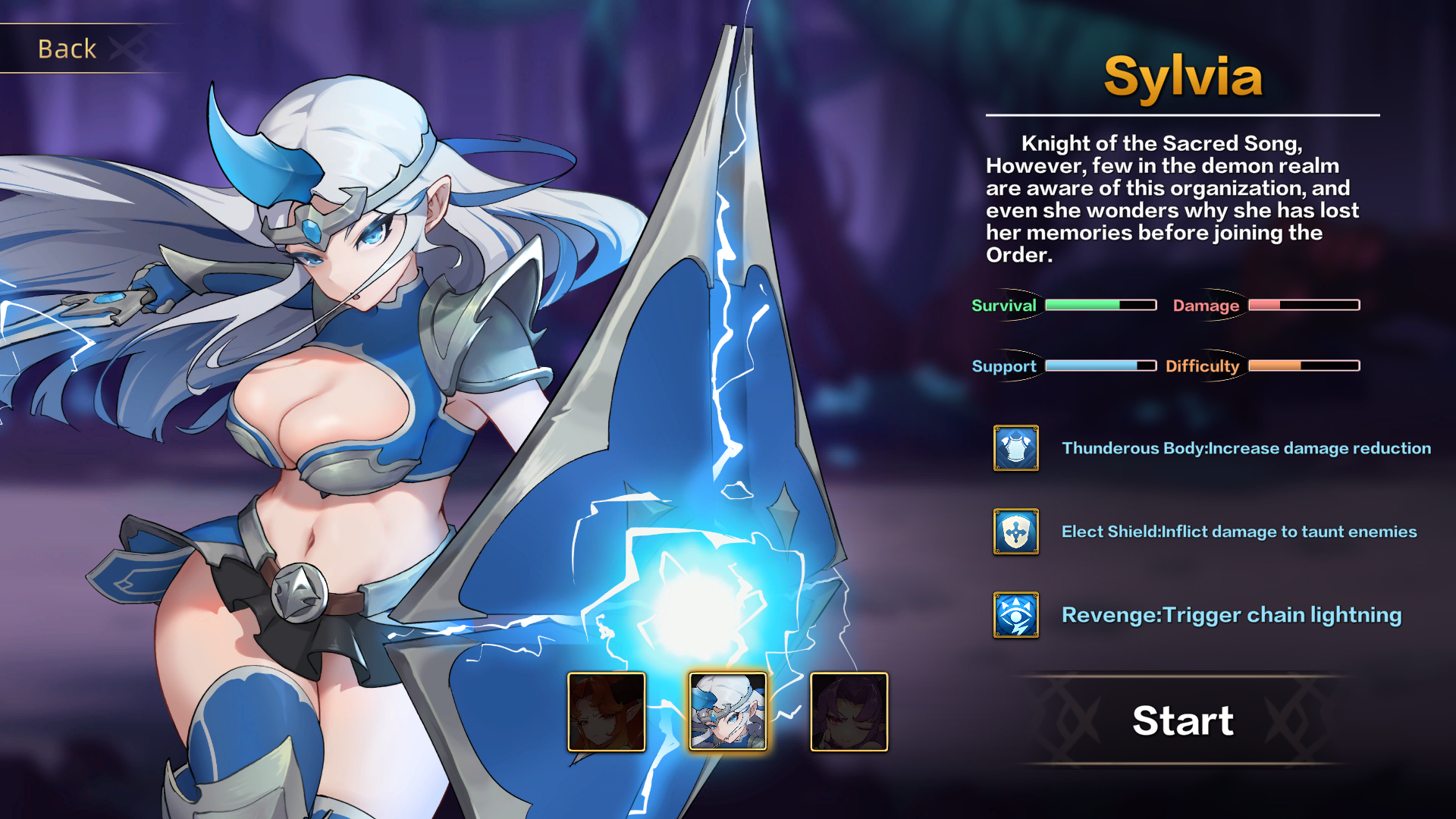Choose the white-haired Sylvia portrait
Image resolution: width=1456 pixels, height=819 pixels.
point(728,711)
